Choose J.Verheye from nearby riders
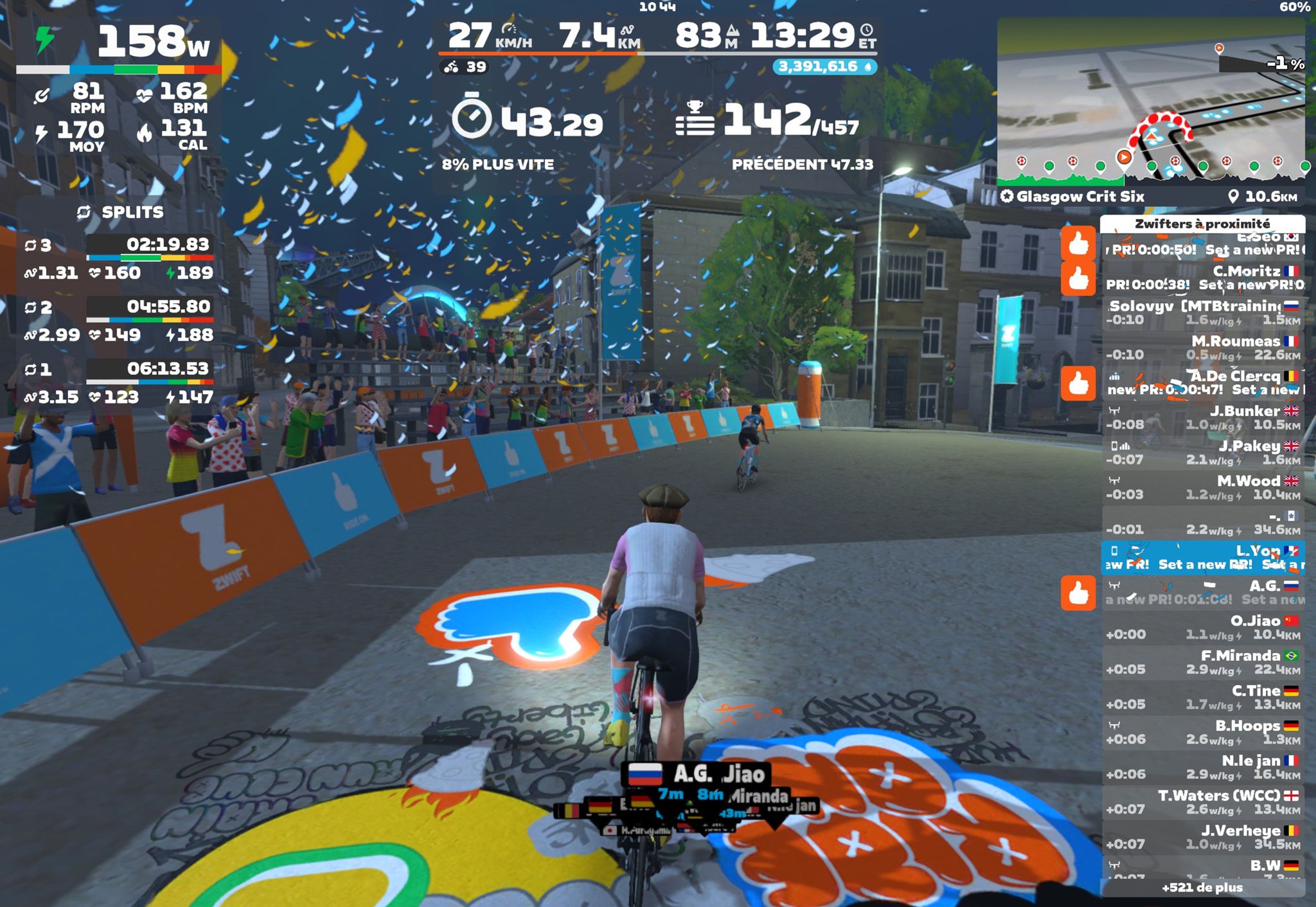 pyautogui.click(x=1202, y=837)
